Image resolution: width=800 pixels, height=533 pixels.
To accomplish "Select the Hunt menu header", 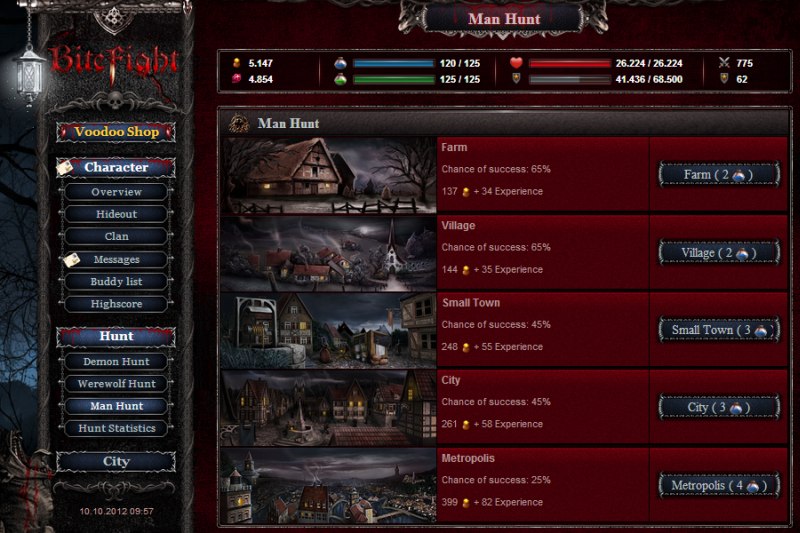I will click(x=116, y=336).
